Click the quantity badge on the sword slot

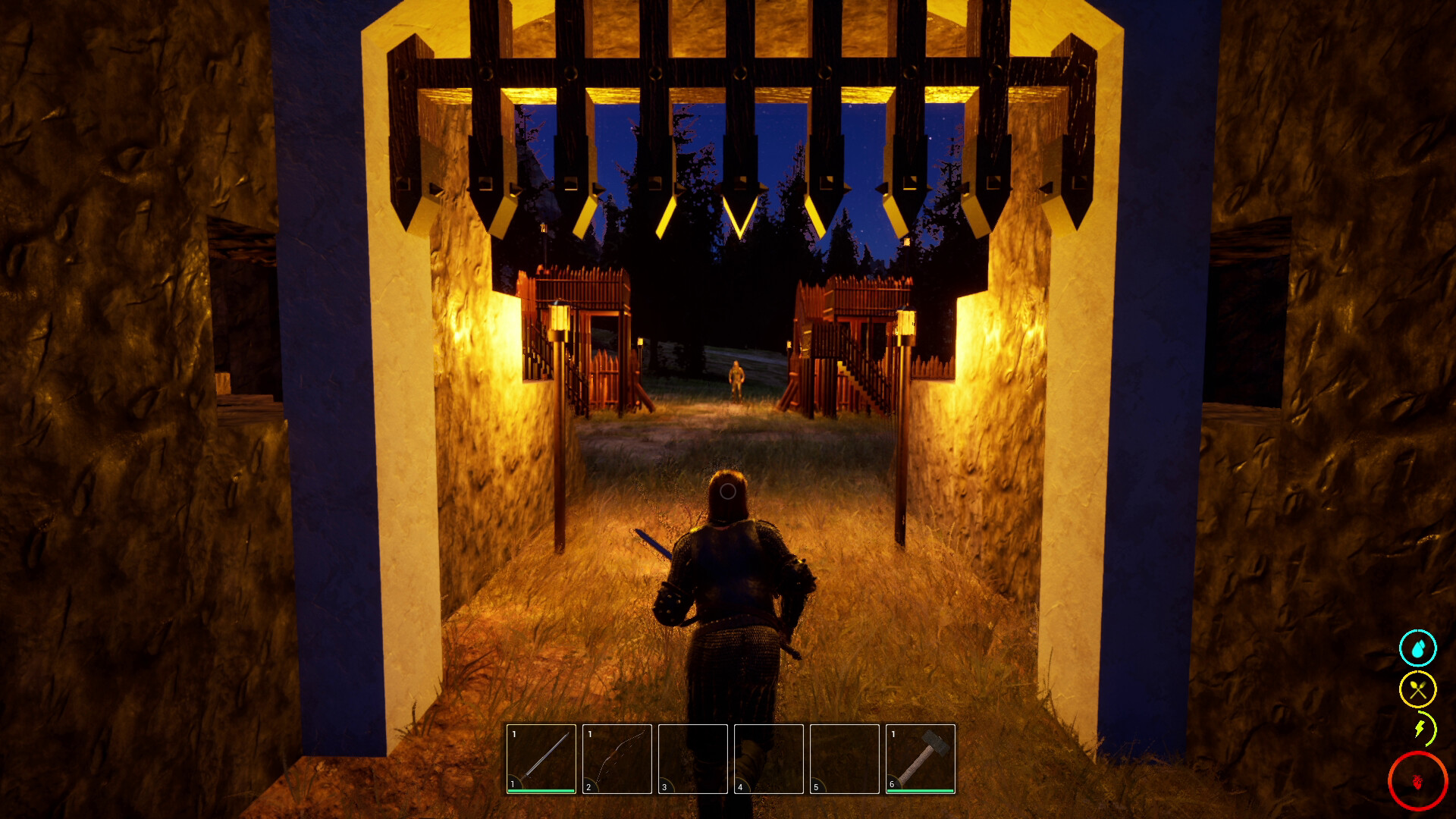[x=514, y=734]
